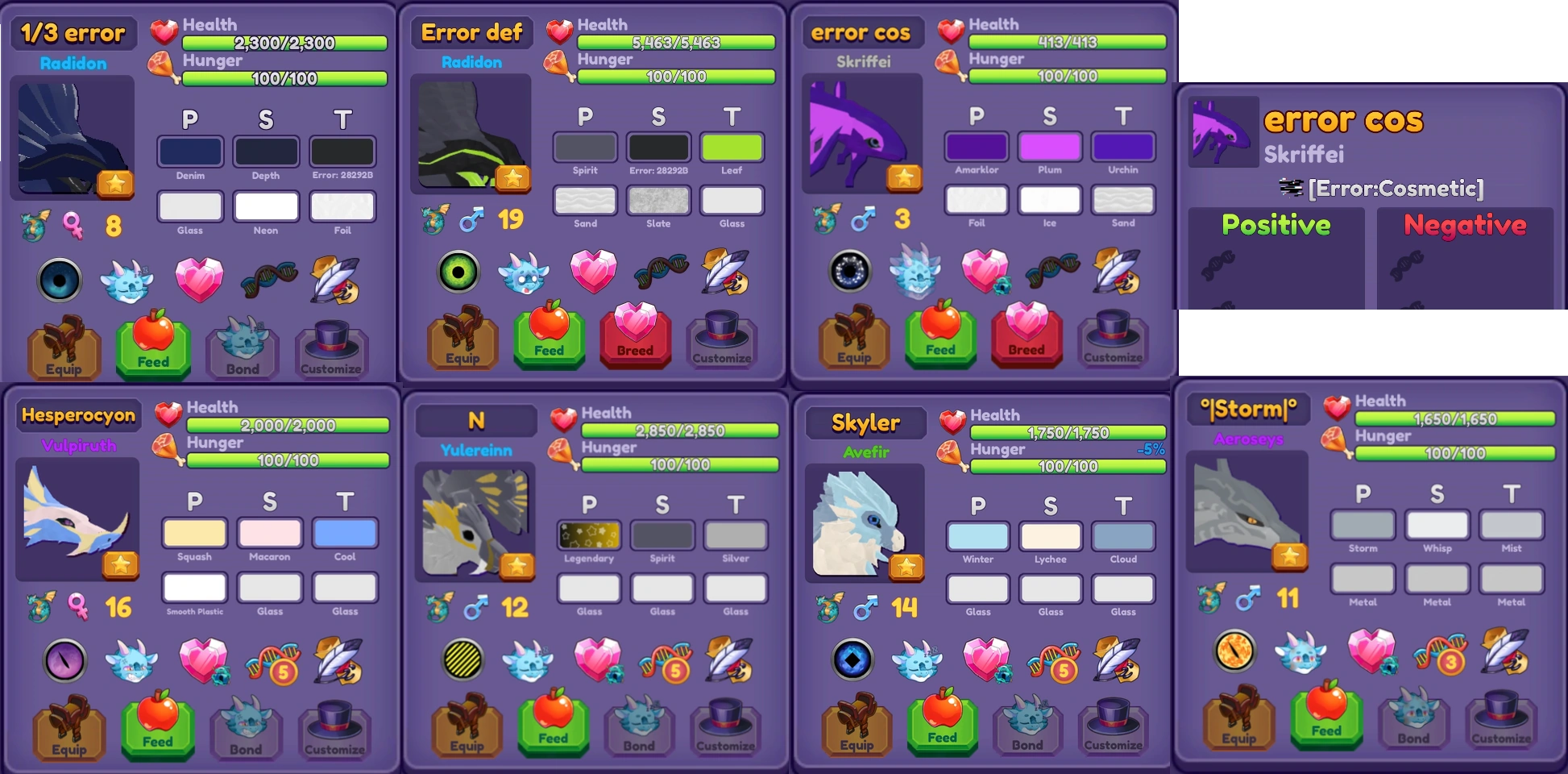
Task: Select the Denim color swatch on 1/3 error card
Action: tap(190, 150)
